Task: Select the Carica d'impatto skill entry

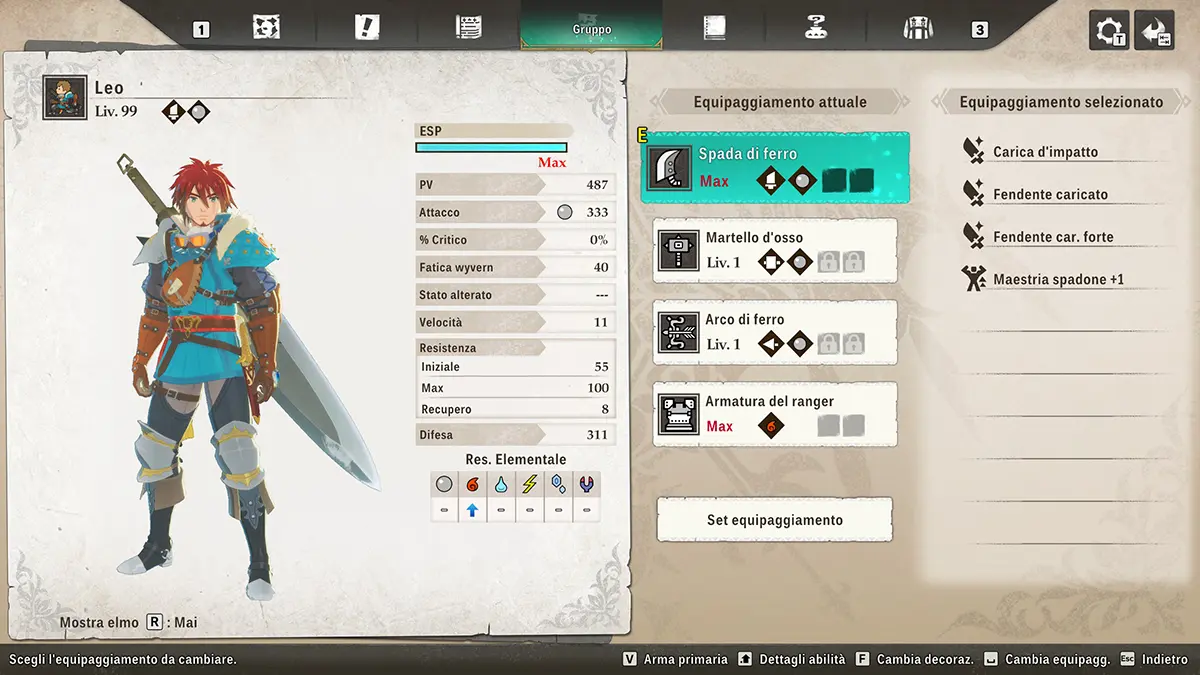Action: tap(1045, 152)
